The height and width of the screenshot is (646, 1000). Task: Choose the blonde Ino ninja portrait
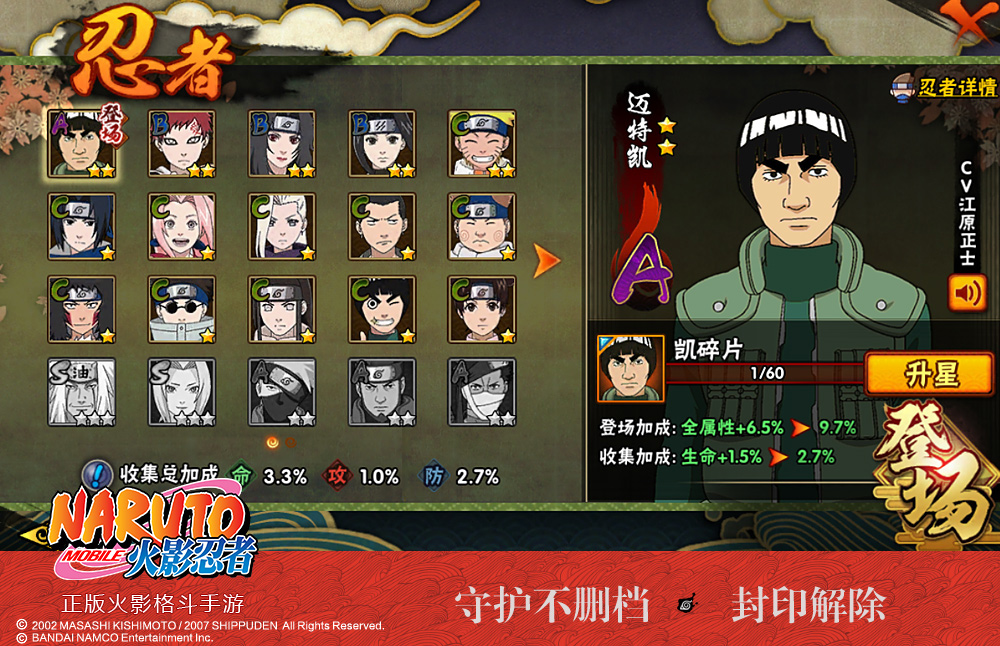[282, 227]
